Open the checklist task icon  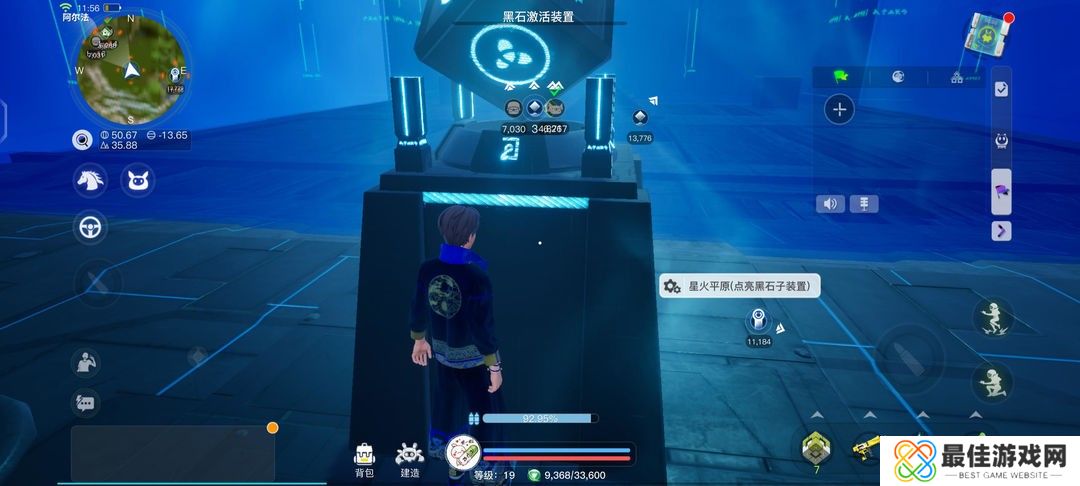pyautogui.click(x=1001, y=89)
